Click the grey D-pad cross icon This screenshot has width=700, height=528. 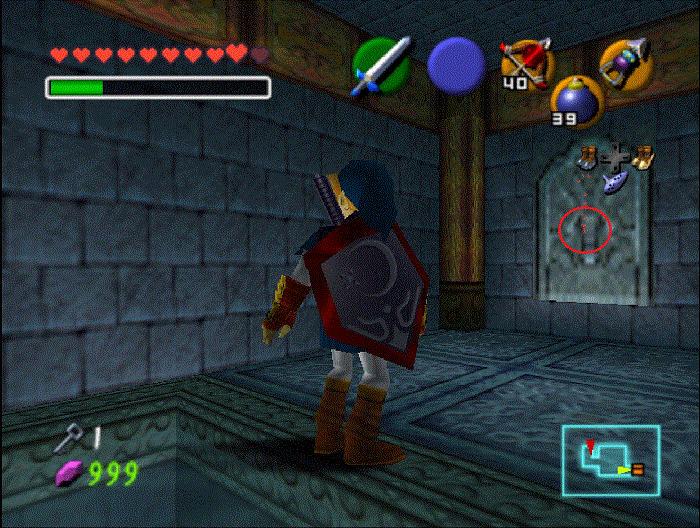614,158
